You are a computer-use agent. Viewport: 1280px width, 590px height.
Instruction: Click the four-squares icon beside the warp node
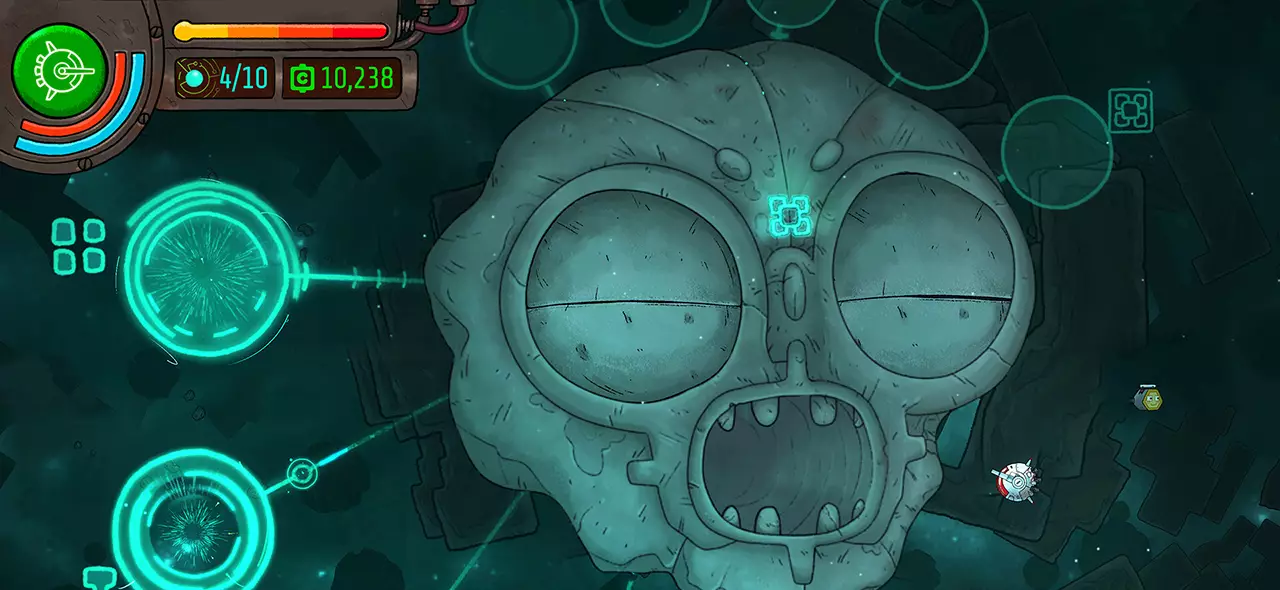tap(79, 246)
